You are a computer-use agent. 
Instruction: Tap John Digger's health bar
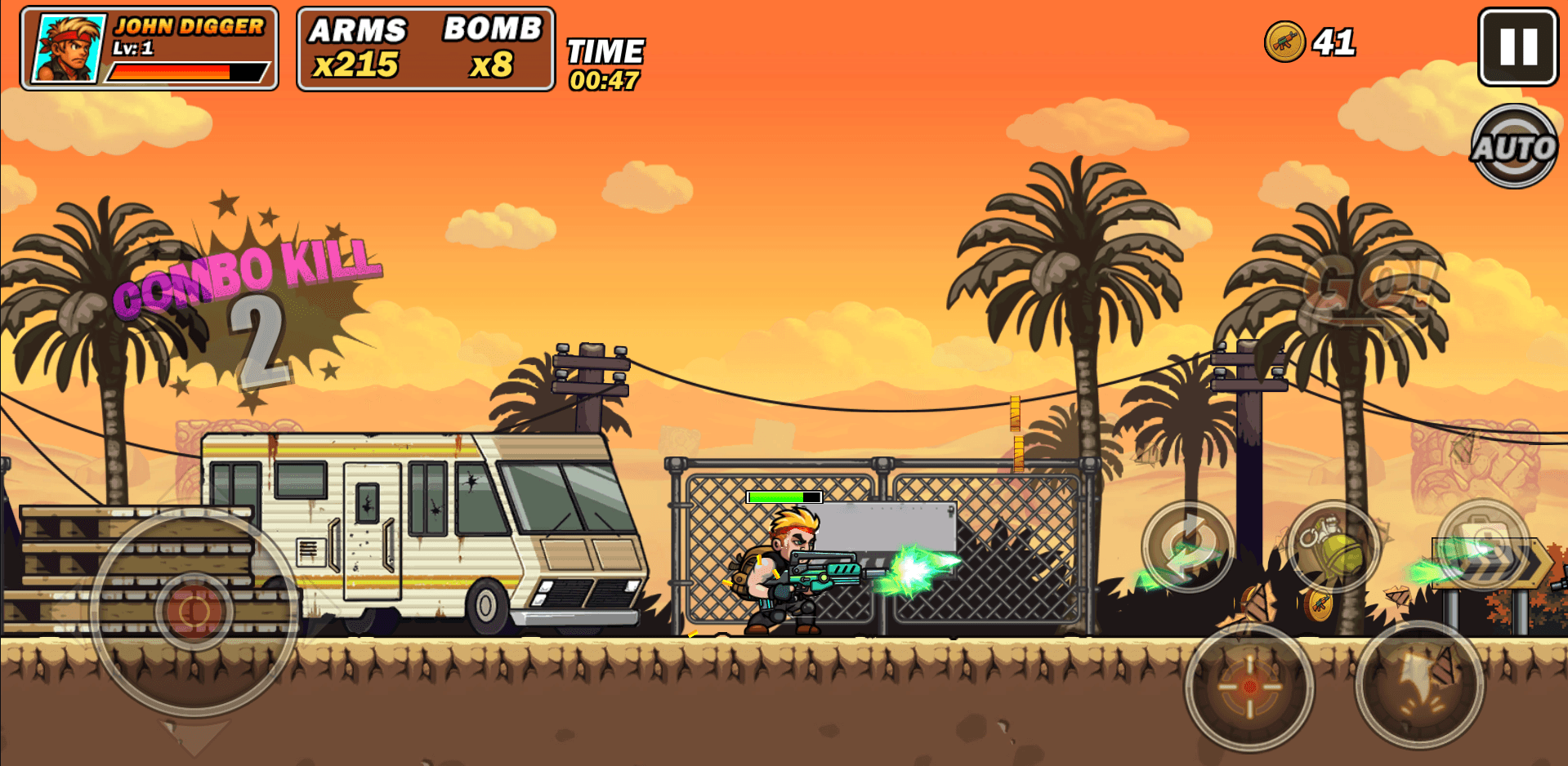[188, 71]
